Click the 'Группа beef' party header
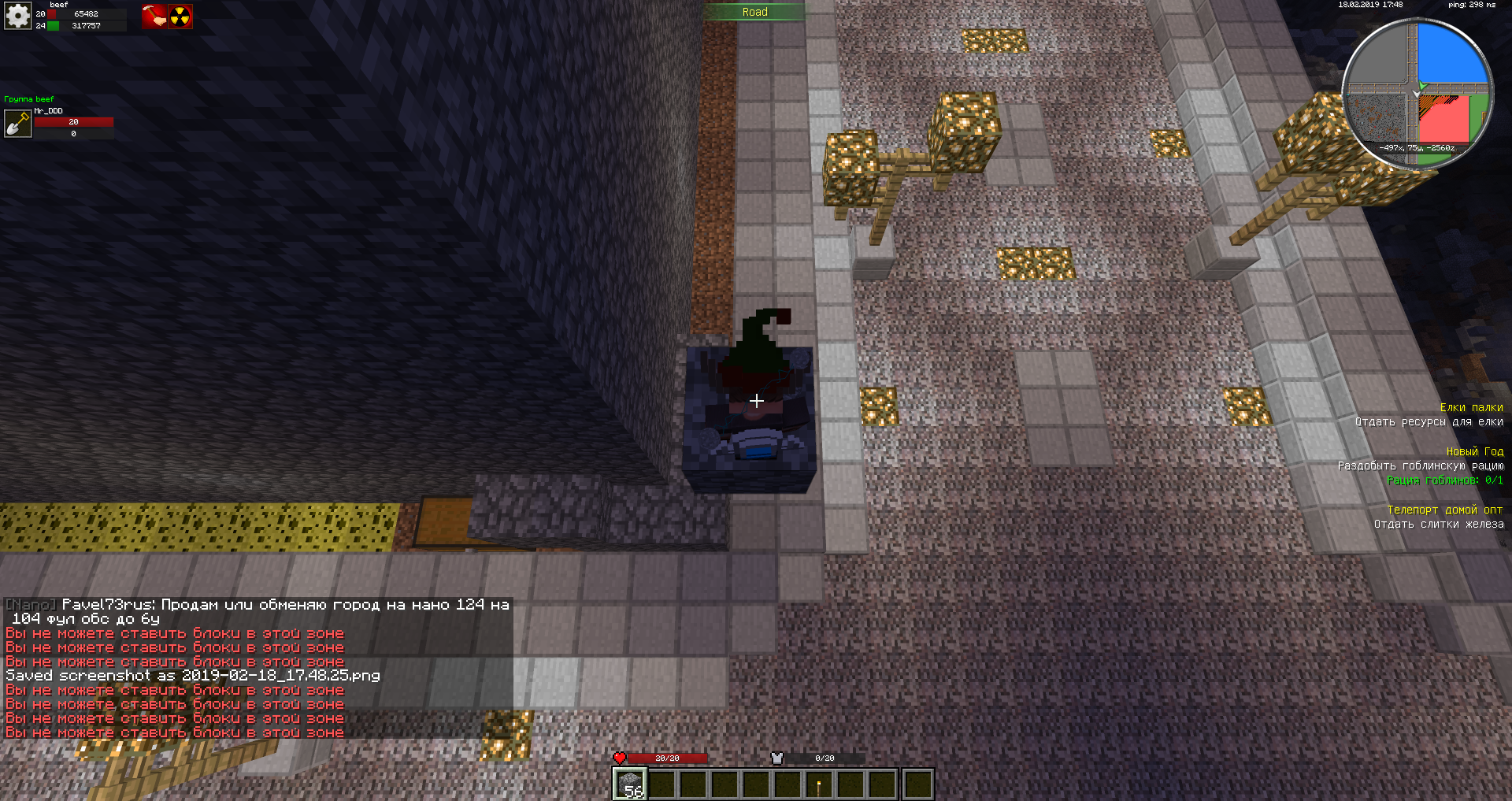This screenshot has width=1512, height=801. point(29,99)
